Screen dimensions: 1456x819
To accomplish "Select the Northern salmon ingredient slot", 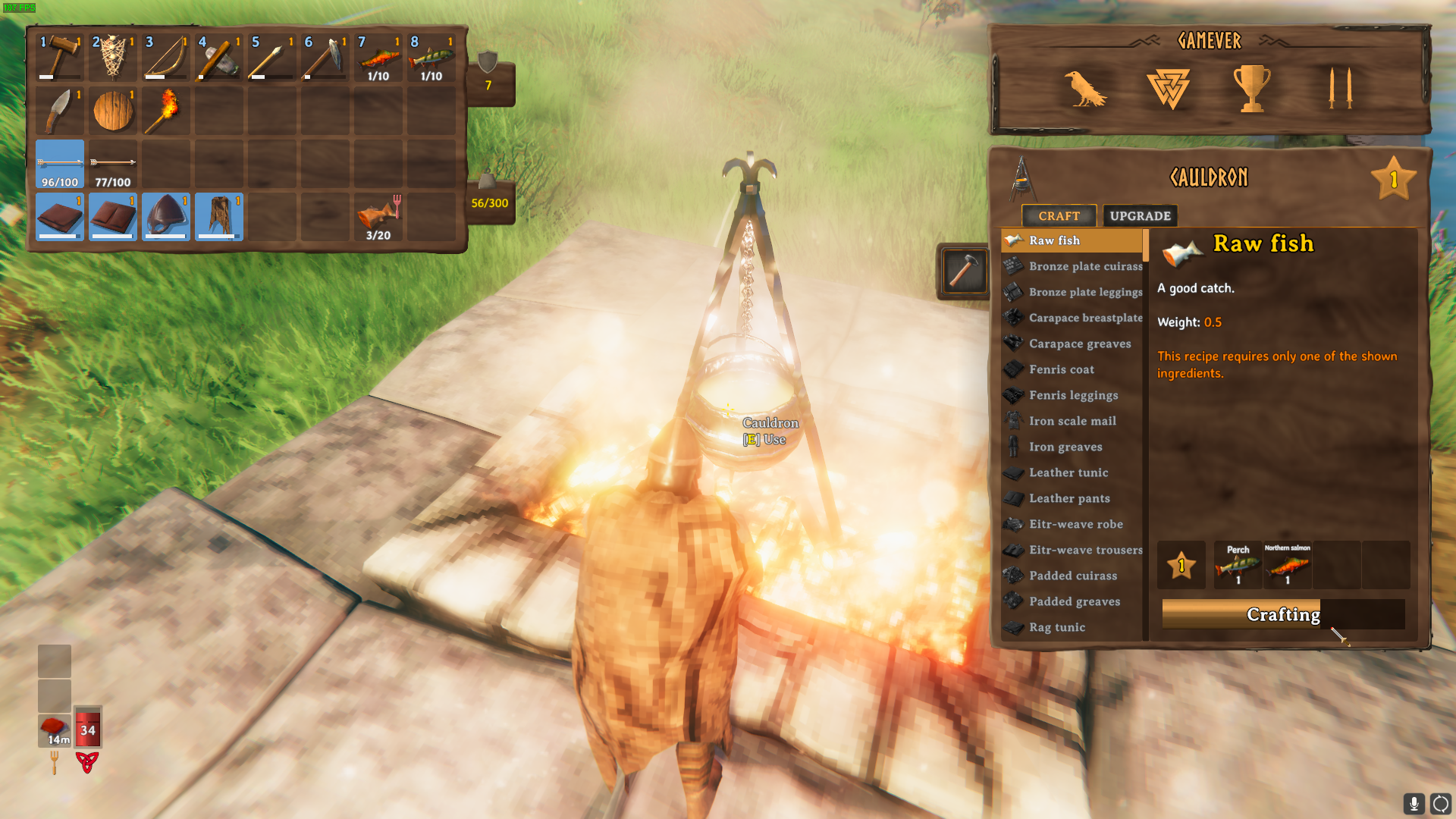I will coord(1287,566).
